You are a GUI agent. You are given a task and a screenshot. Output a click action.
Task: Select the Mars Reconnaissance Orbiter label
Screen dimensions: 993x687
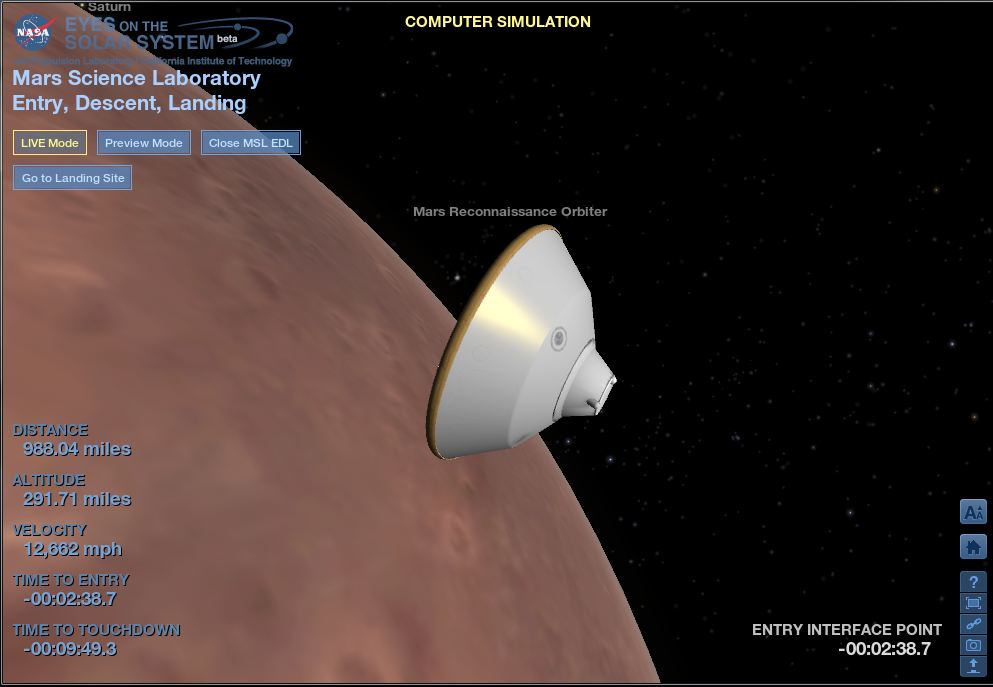[510, 212]
